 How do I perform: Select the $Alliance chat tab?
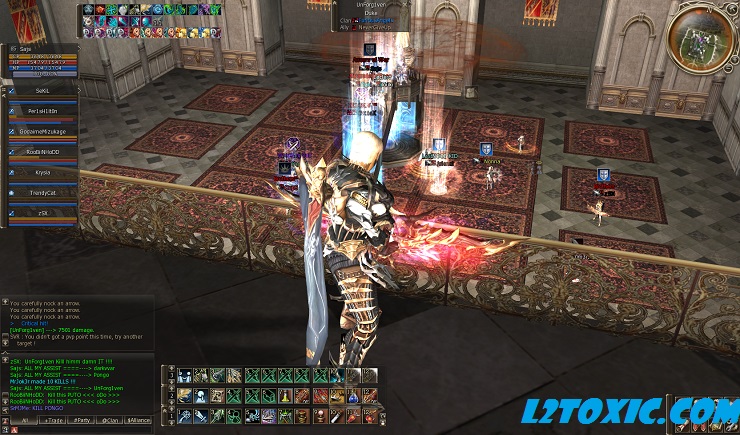click(139, 419)
